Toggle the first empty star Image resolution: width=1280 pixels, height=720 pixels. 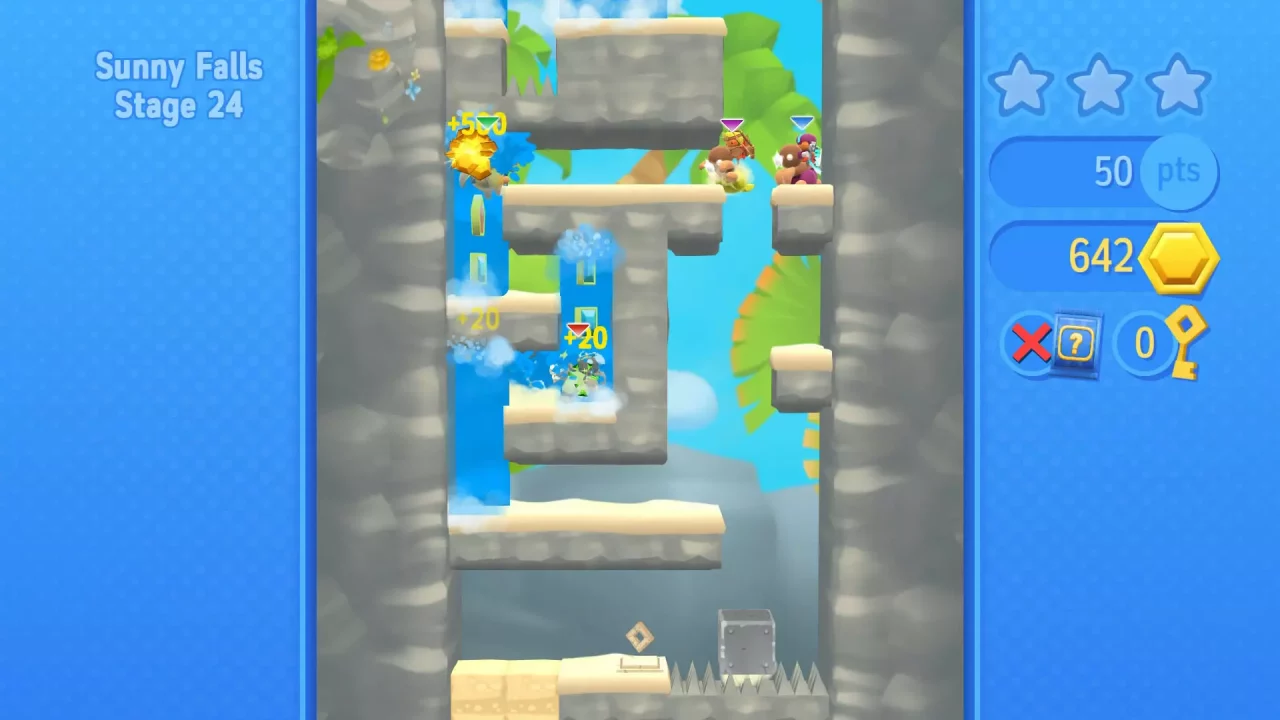click(x=1022, y=85)
